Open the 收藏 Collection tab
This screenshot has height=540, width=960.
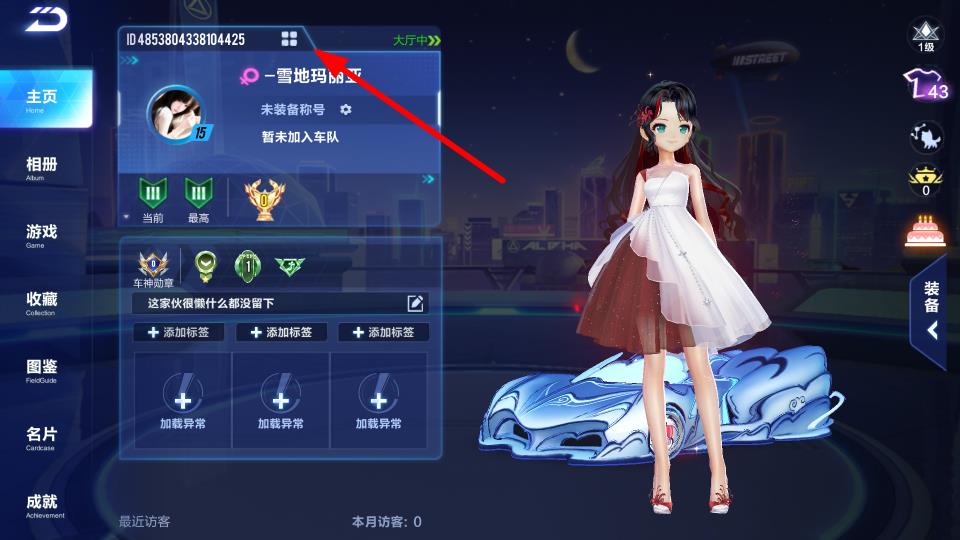click(x=42, y=302)
